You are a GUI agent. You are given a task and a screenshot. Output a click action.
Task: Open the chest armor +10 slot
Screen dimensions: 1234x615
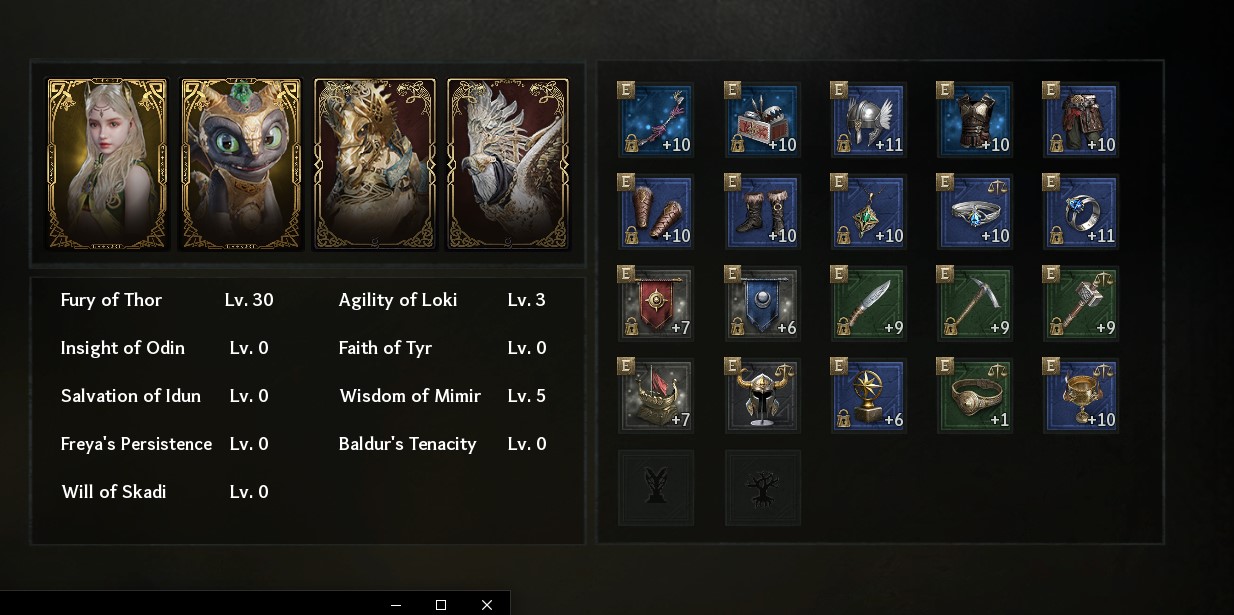(x=974, y=120)
